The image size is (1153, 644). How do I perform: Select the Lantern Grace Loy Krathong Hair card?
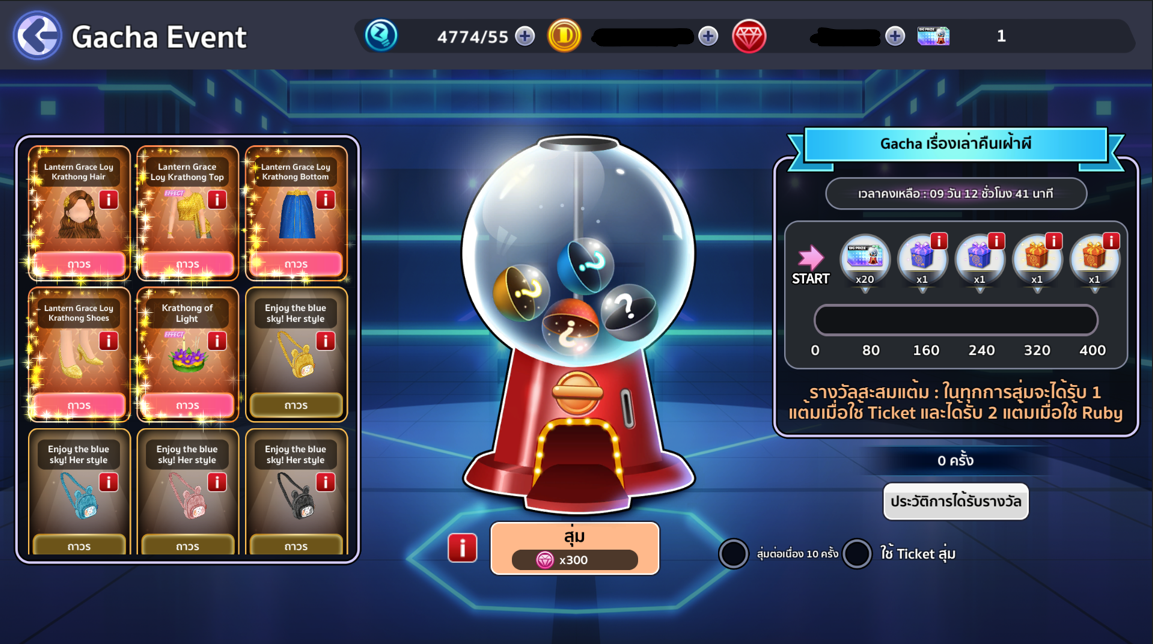click(79, 212)
